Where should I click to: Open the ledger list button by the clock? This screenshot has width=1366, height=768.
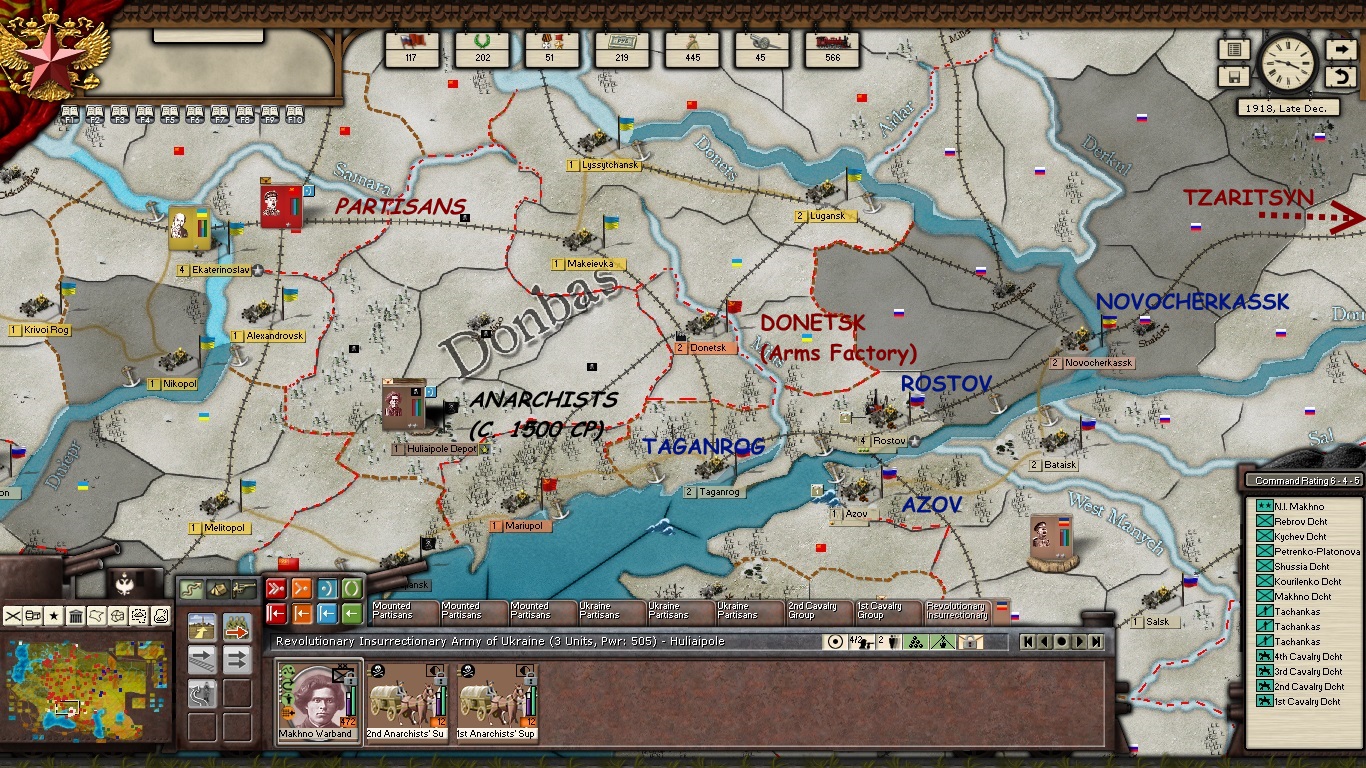(1234, 49)
